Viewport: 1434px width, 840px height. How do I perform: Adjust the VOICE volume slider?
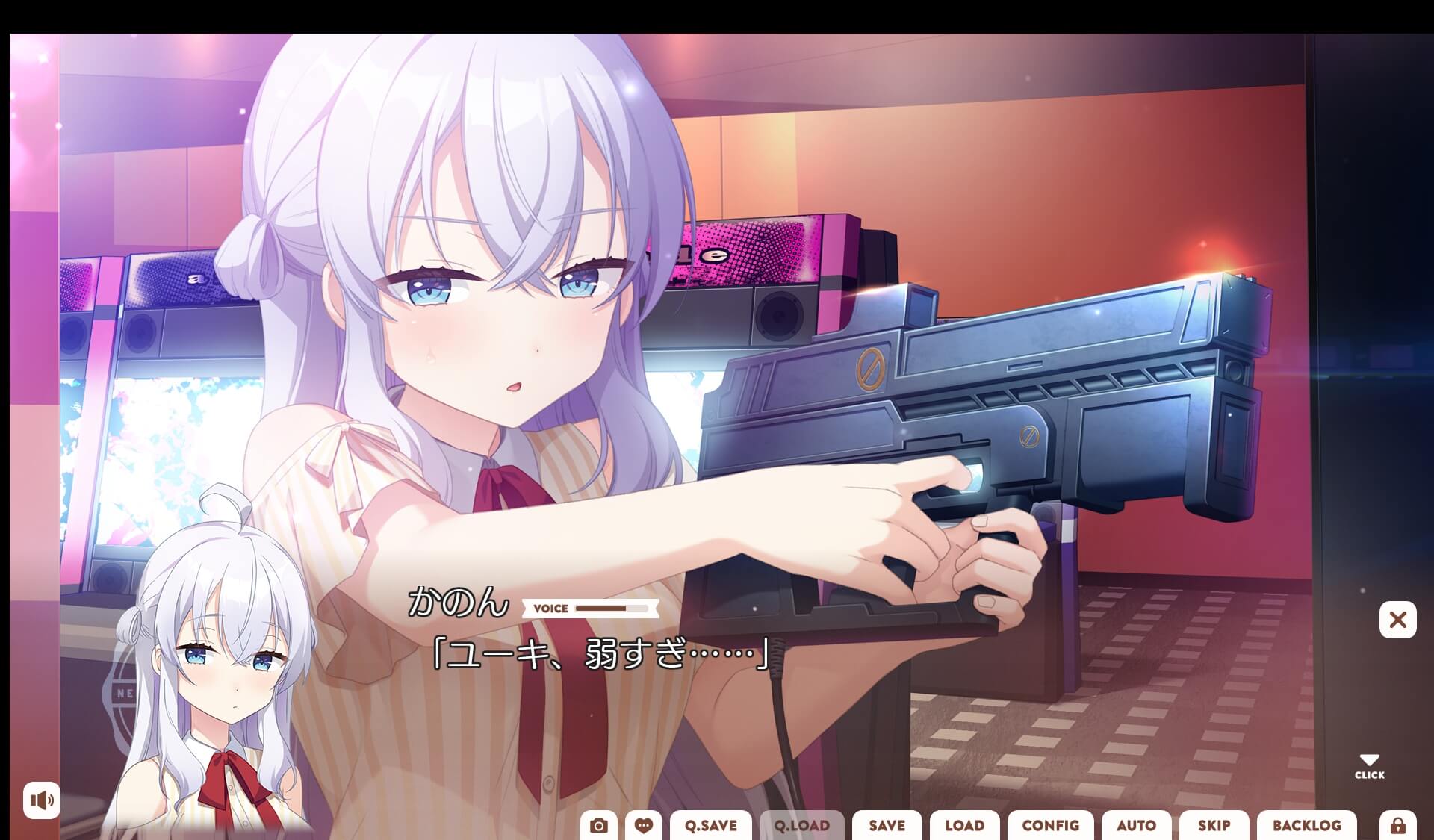point(612,609)
